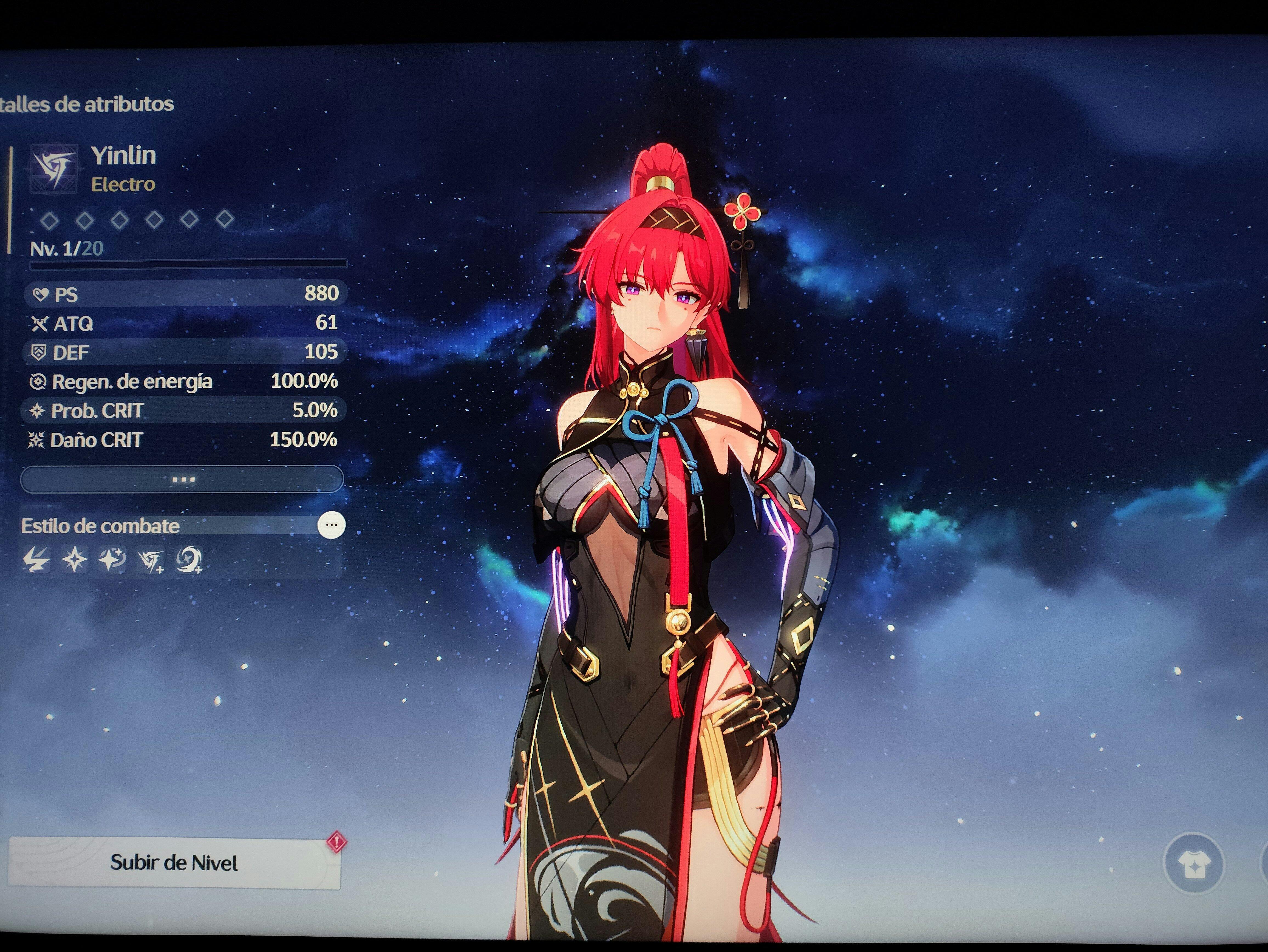Expand the full attribute list with the ellipsis bar
This screenshot has height=952, width=1268.
pyautogui.click(x=182, y=479)
